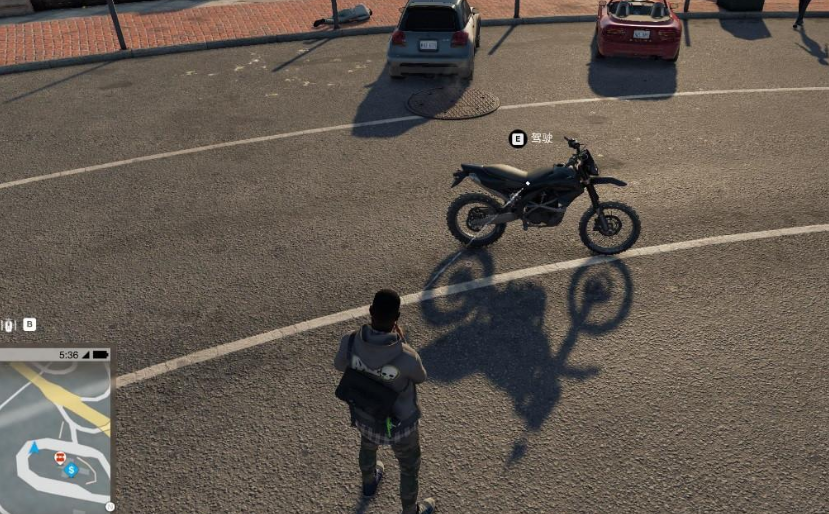Click the red car marker on minimap

pyautogui.click(x=60, y=458)
